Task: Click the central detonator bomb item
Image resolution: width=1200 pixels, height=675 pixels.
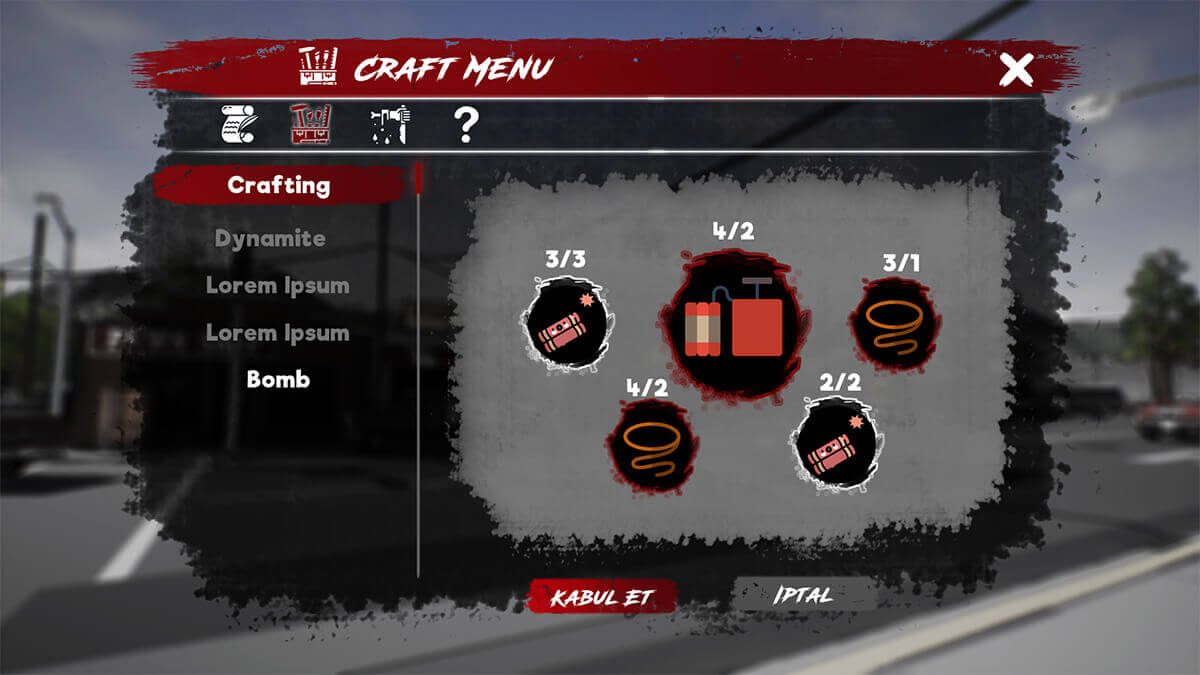Action: click(x=733, y=324)
